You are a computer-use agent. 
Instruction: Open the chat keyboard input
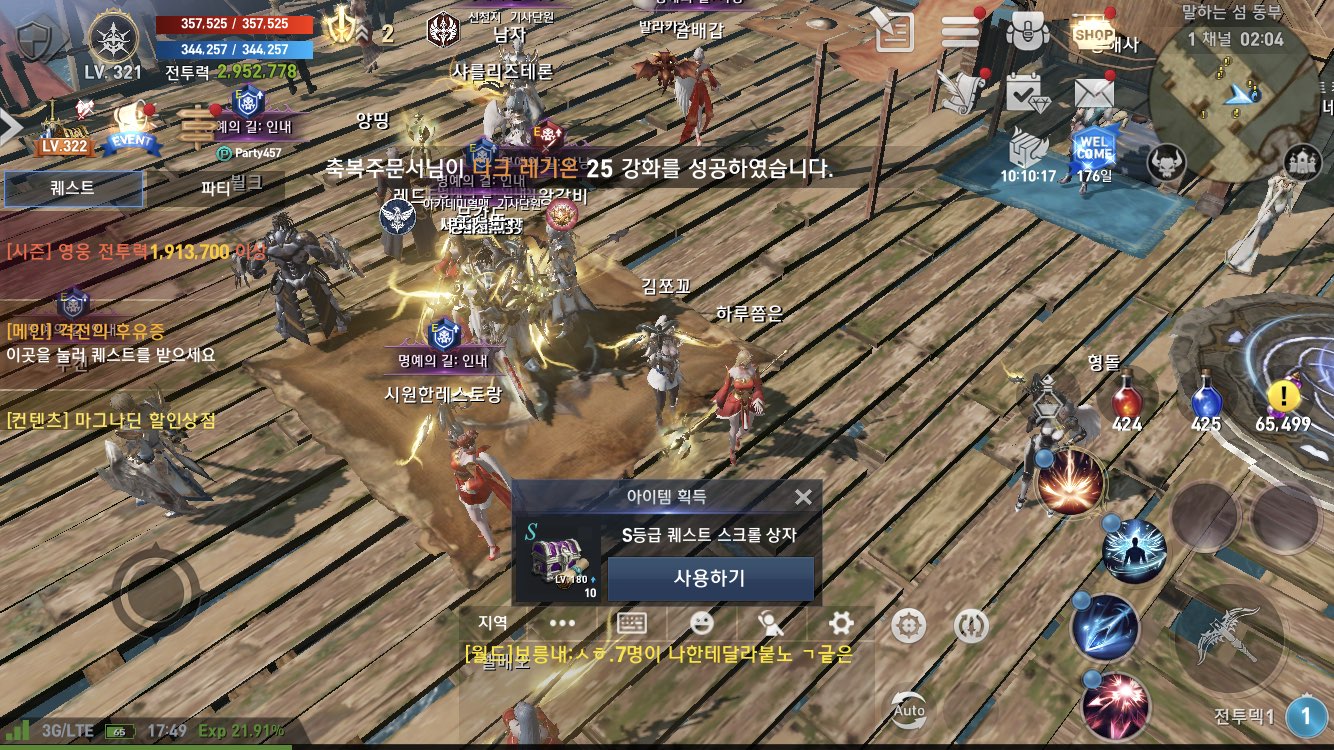(631, 624)
